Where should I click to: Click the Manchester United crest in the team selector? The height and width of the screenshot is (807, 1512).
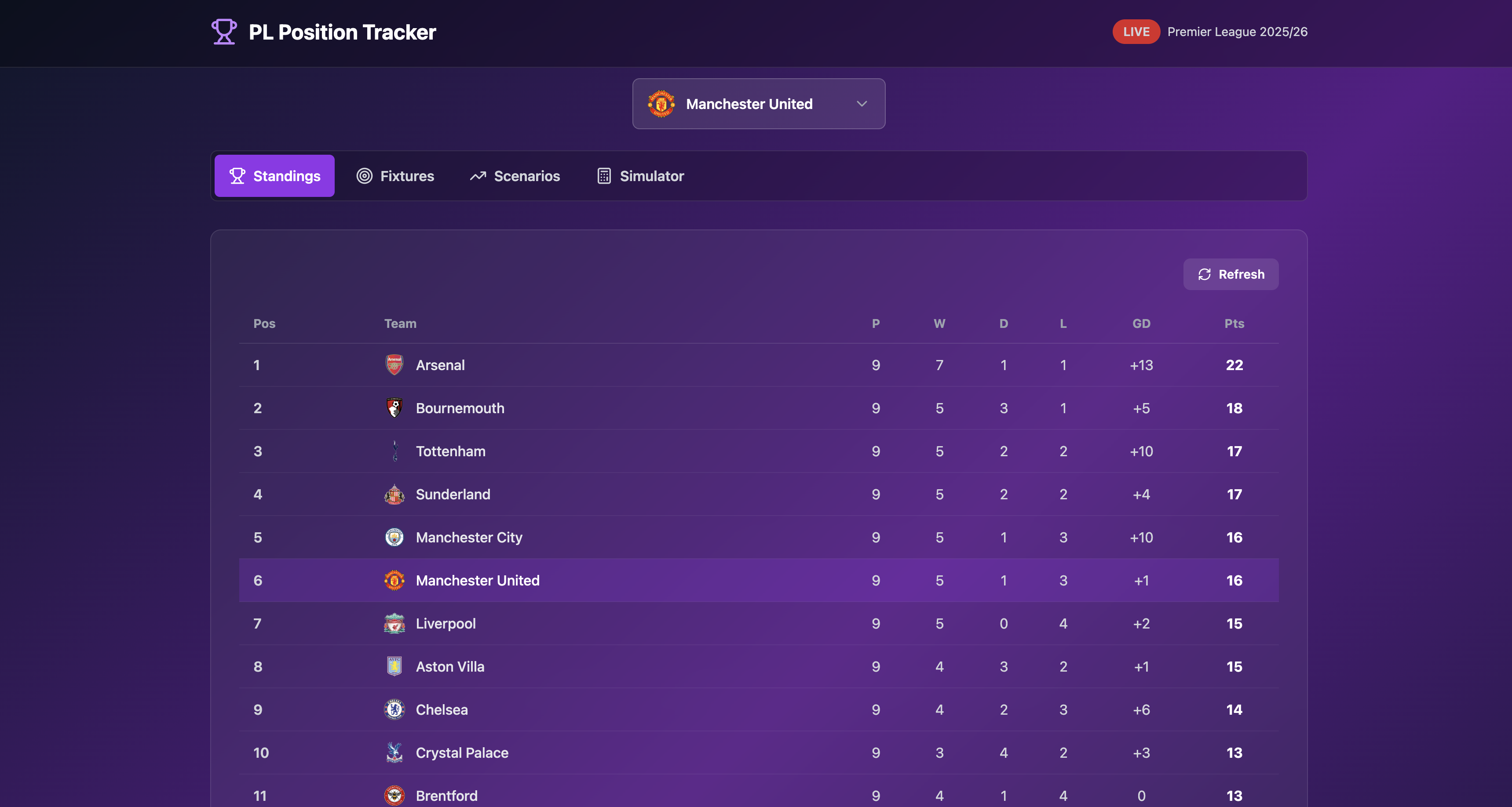click(x=661, y=104)
